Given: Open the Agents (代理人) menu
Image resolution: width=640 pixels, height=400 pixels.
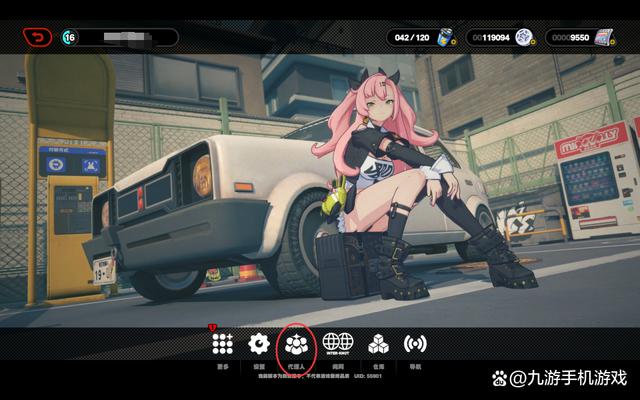Looking at the screenshot, I should point(296,344).
